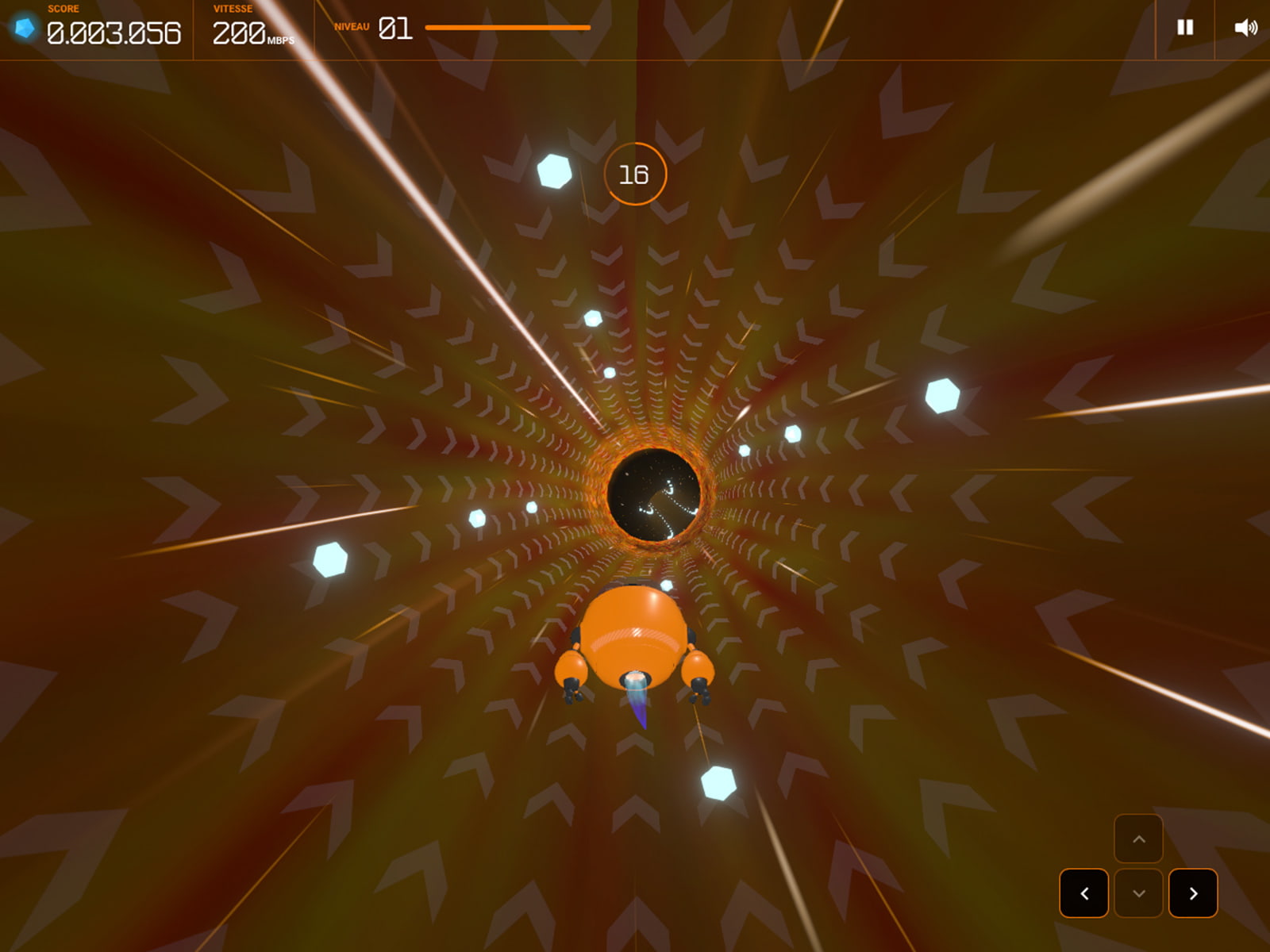Image resolution: width=1270 pixels, height=952 pixels.
Task: Steer left with the left arrow button
Action: (1084, 893)
